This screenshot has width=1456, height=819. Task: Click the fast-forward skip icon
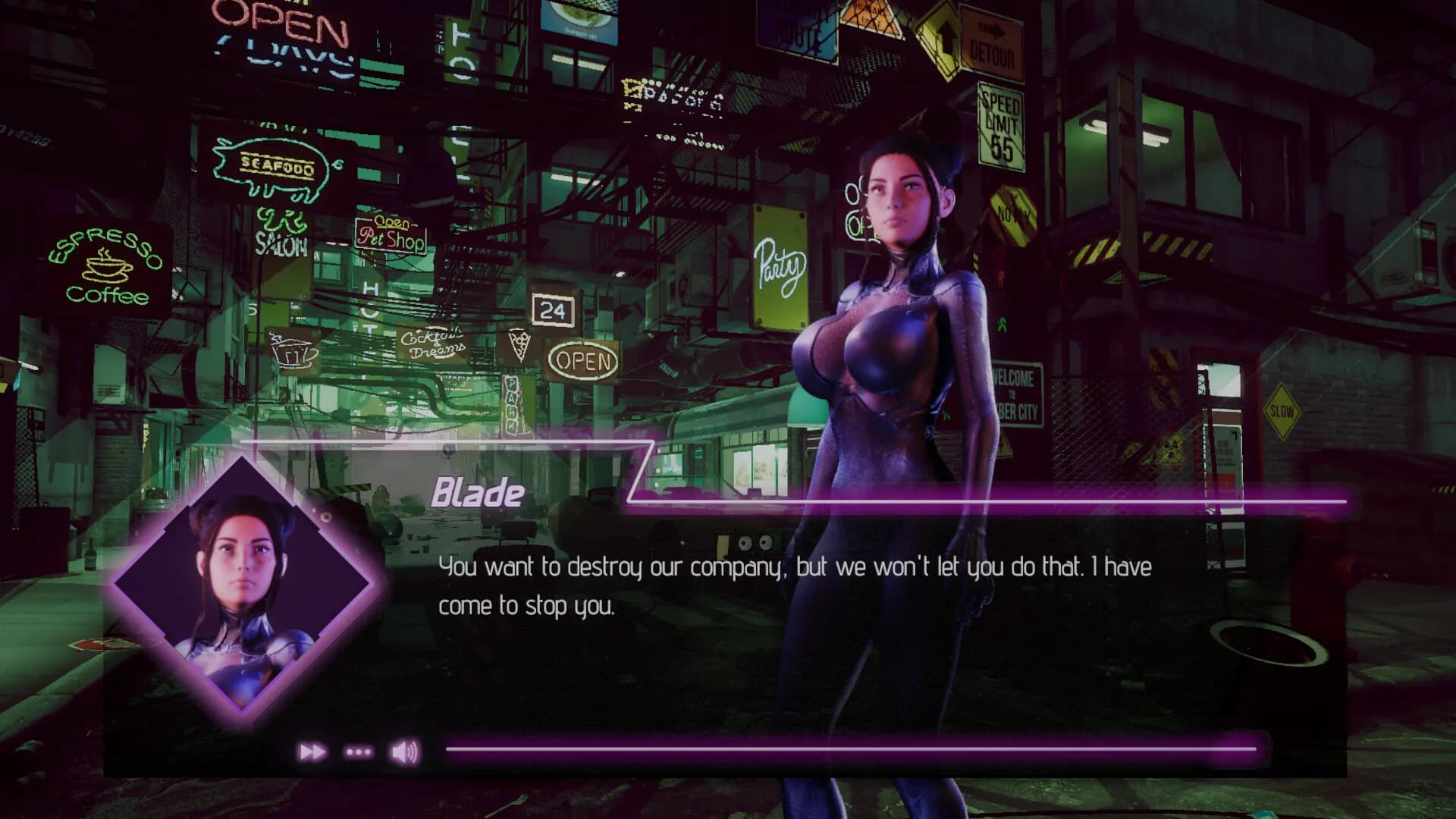coord(311,752)
